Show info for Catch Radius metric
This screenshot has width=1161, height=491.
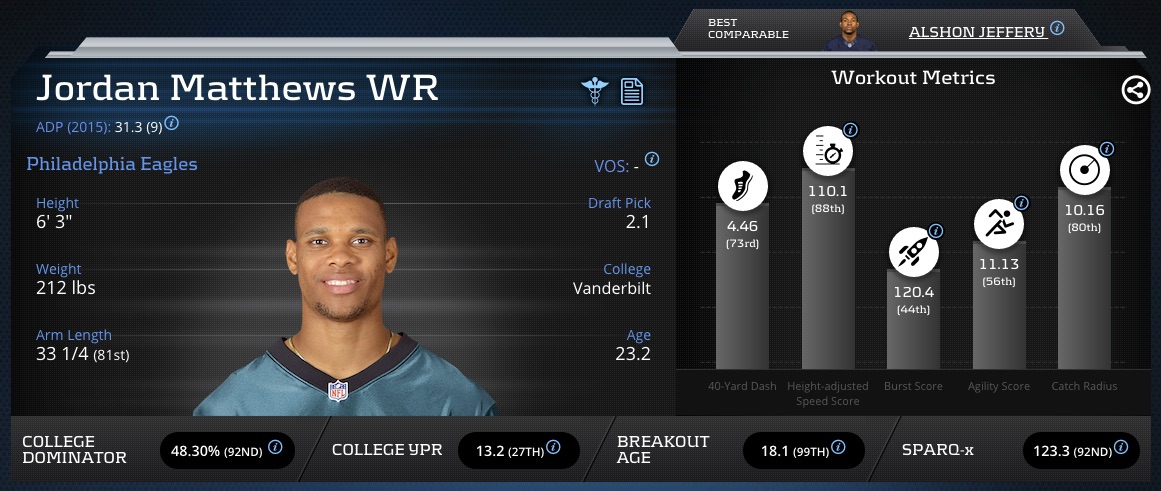1106,149
